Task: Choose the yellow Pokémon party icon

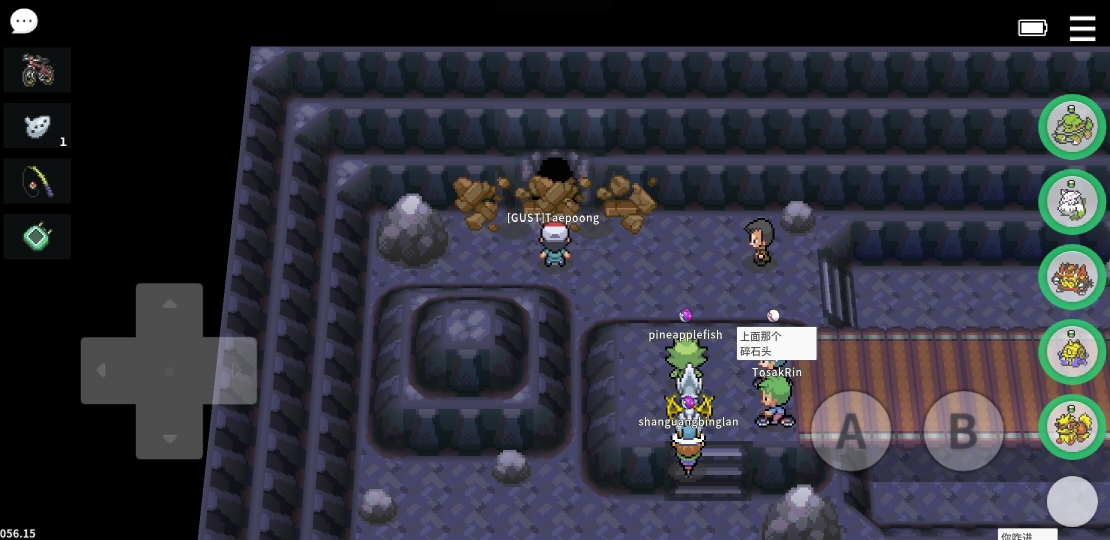Action: click(x=1072, y=352)
